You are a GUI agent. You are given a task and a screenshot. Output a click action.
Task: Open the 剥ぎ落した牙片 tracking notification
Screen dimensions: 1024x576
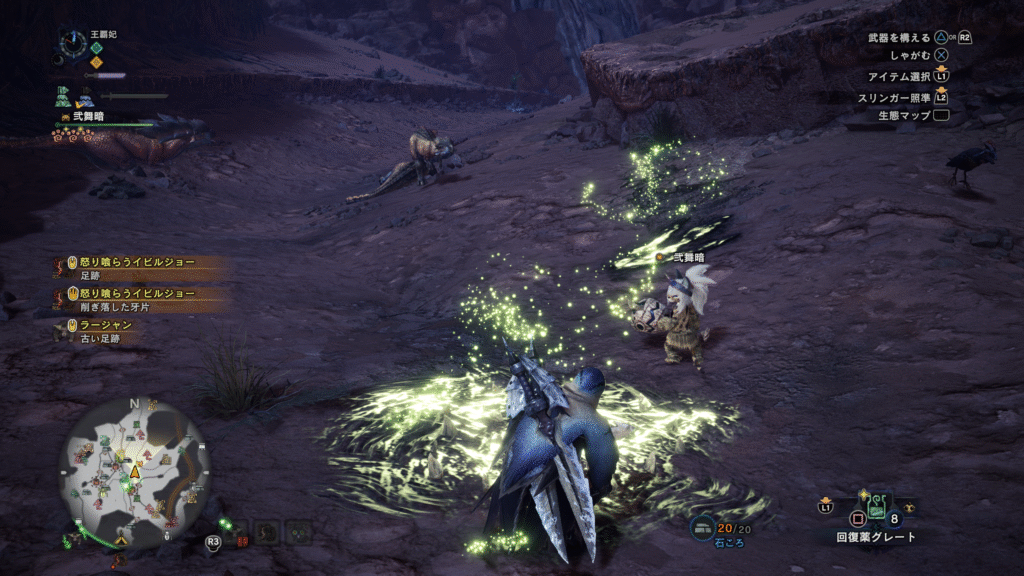[x=140, y=299]
